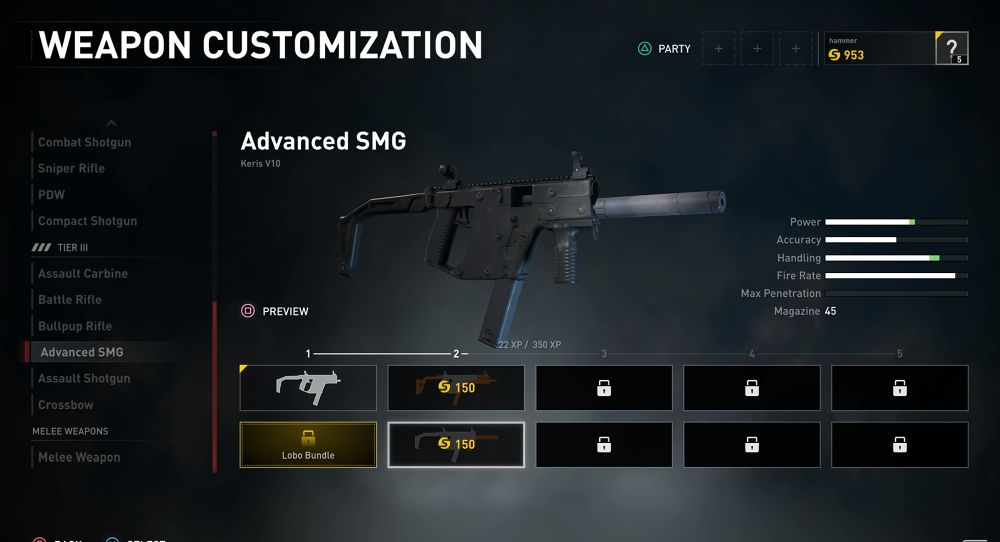Open the Assault Carbine entry
Screen dimensions: 1000x542
[x=83, y=273]
